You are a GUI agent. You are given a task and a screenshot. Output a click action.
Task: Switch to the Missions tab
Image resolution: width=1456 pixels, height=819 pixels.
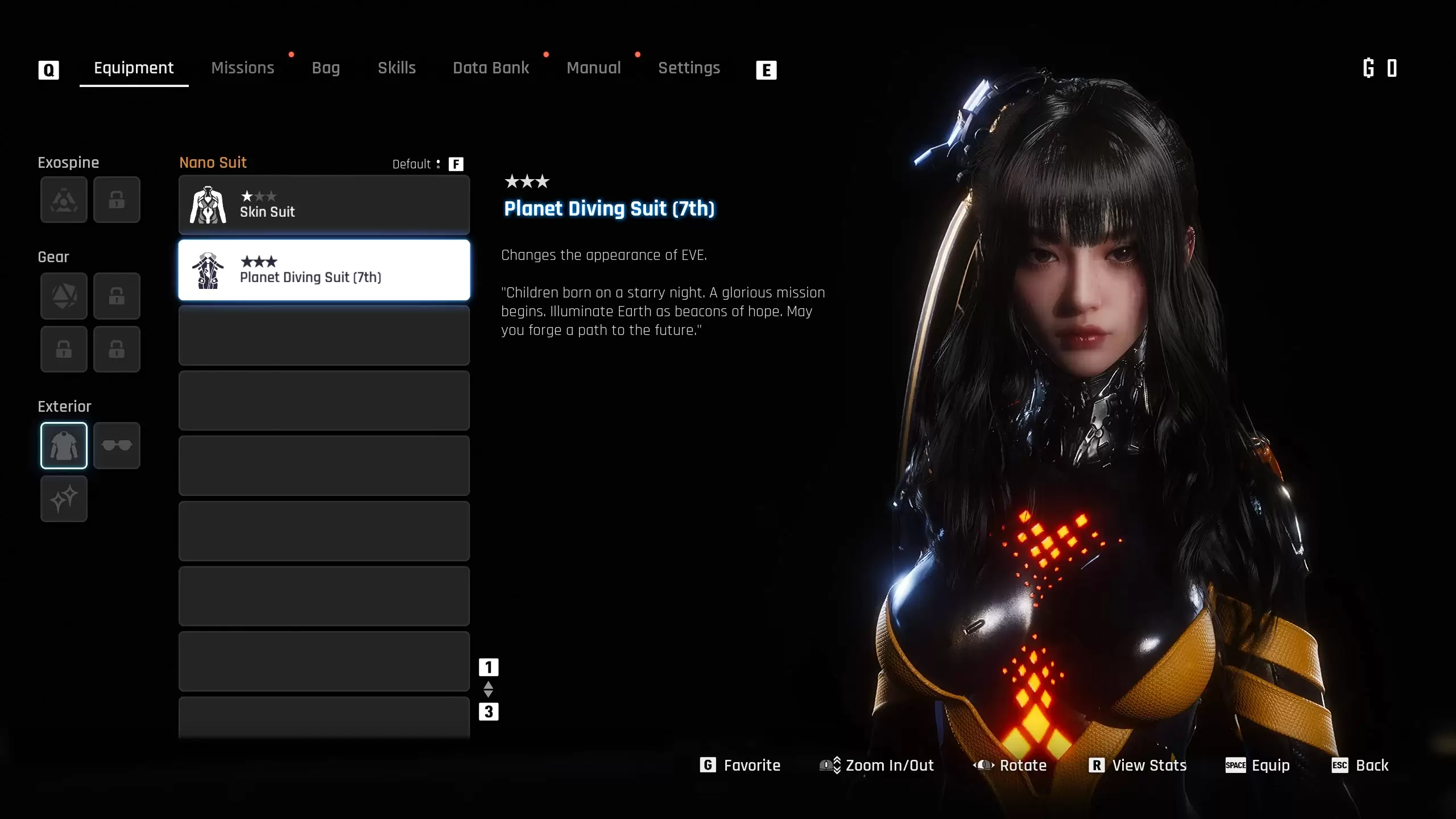tap(242, 68)
